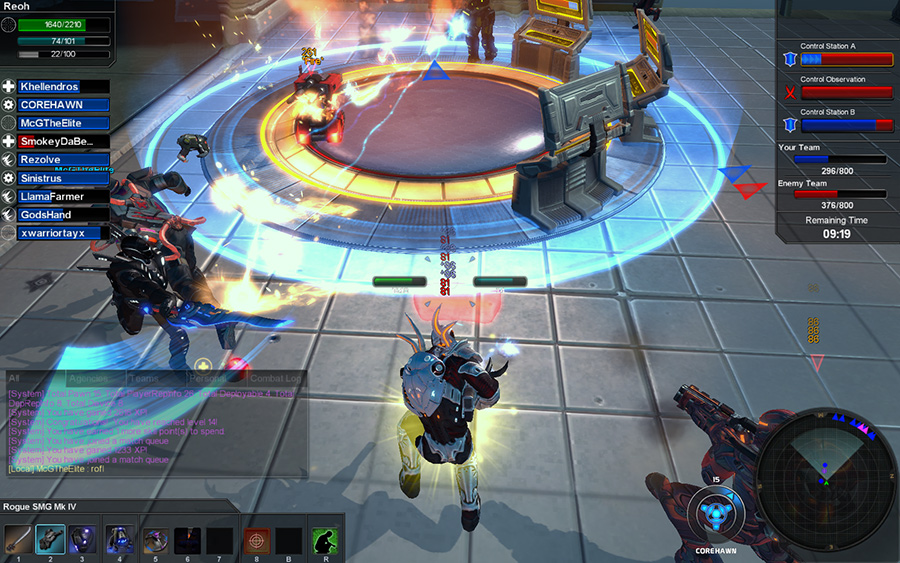Choose COREHAWN from the team roster
Viewport: 900px width, 563px height.
pos(62,105)
